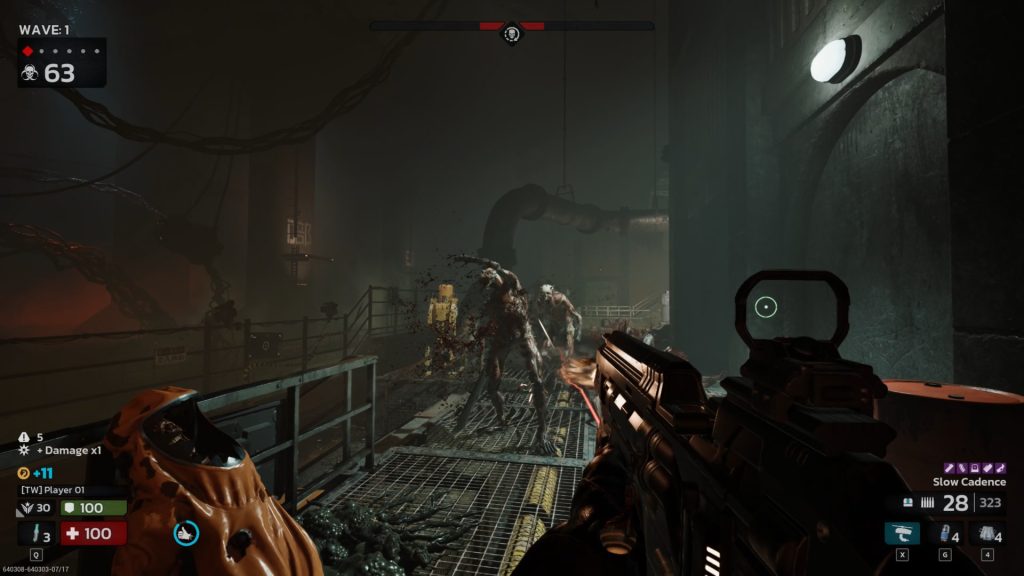Image resolution: width=1024 pixels, height=576 pixels.
Task: Click the perk level 30 icon
Action: coord(26,509)
